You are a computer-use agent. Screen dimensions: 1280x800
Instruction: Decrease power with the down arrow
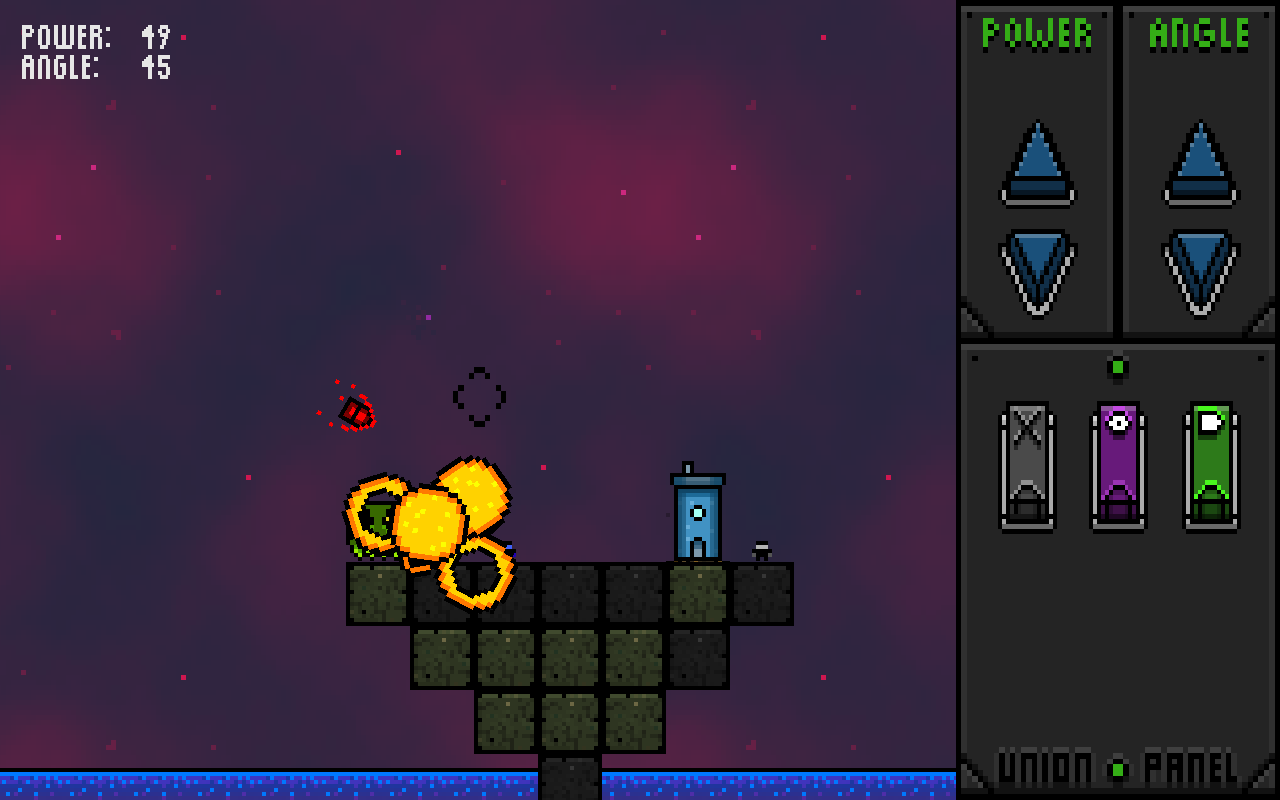1037,268
